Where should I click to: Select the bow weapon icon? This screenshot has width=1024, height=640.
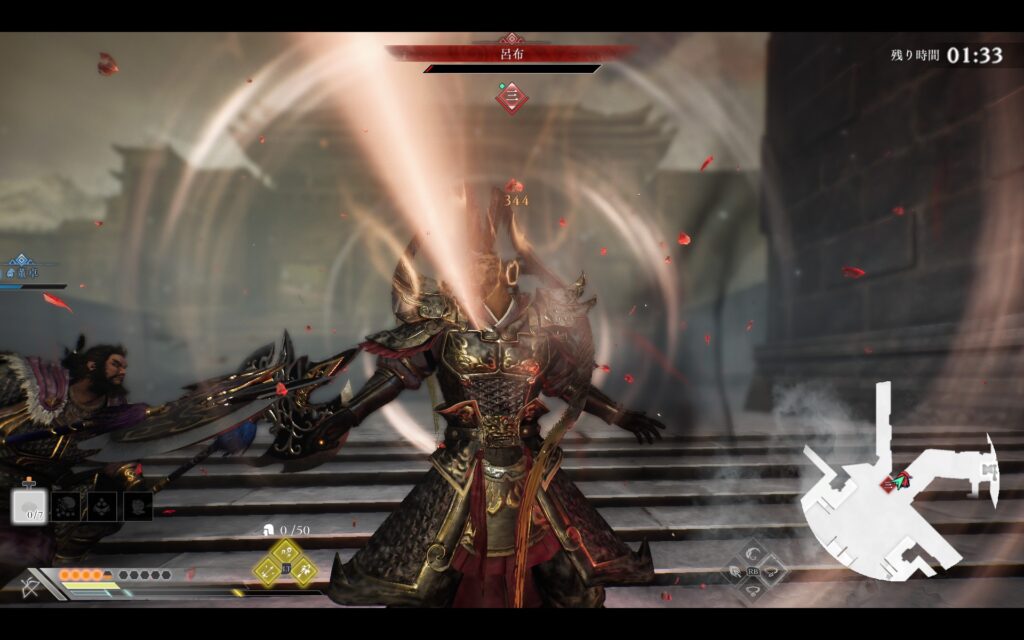click(x=31, y=586)
